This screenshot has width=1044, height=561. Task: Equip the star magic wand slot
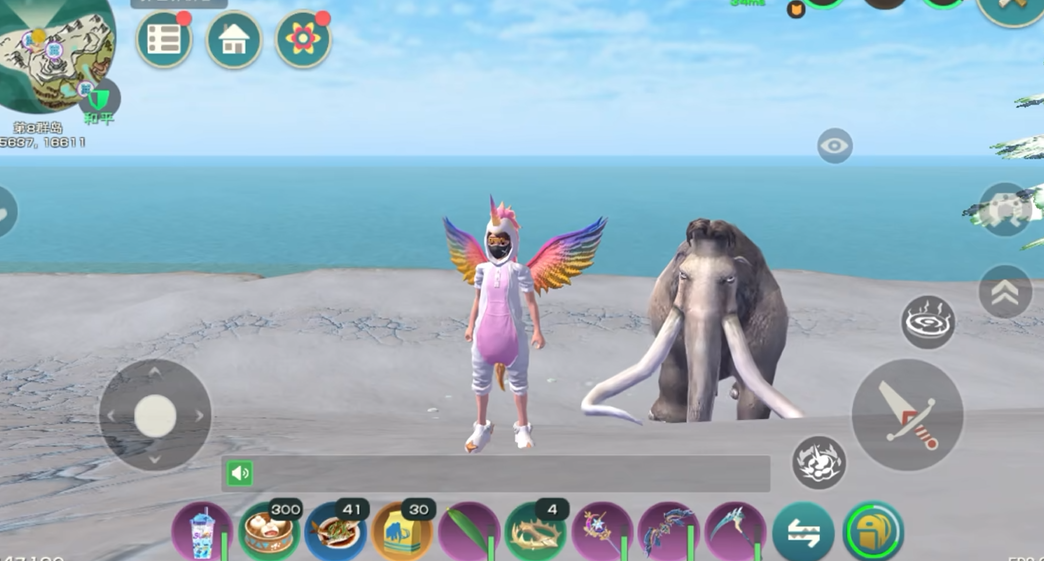(x=602, y=531)
